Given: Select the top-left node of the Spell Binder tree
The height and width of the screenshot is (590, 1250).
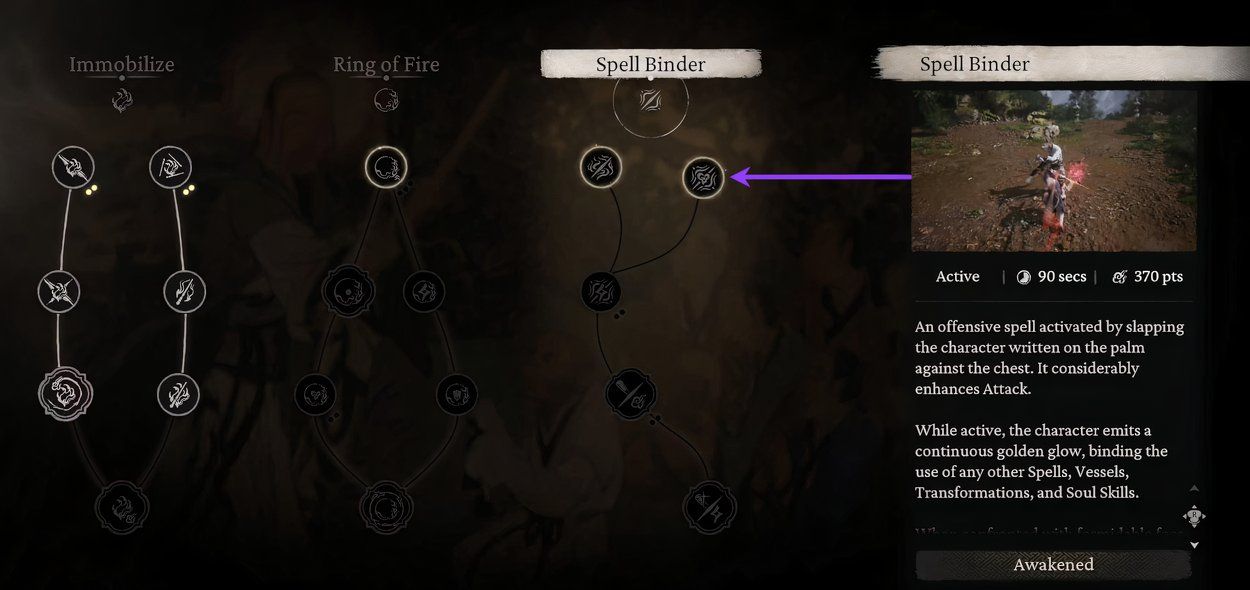Looking at the screenshot, I should click(600, 167).
